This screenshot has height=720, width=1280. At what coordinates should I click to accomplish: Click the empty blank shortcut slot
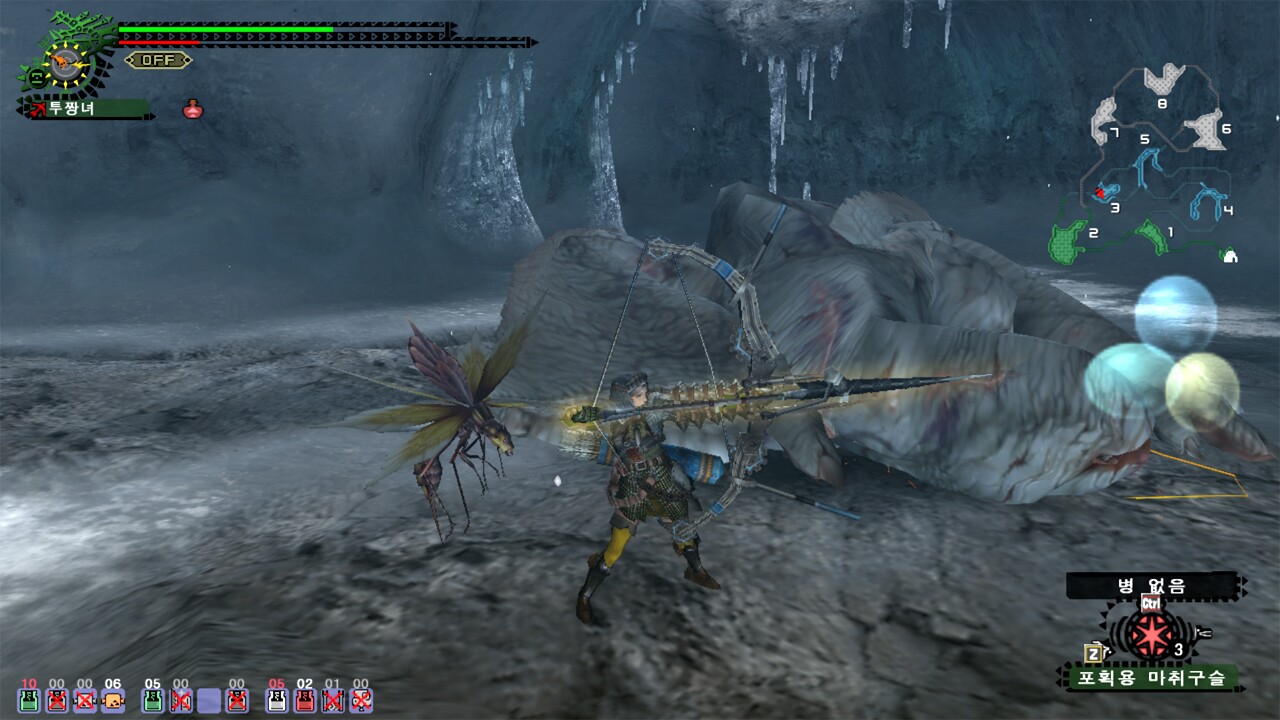click(209, 700)
